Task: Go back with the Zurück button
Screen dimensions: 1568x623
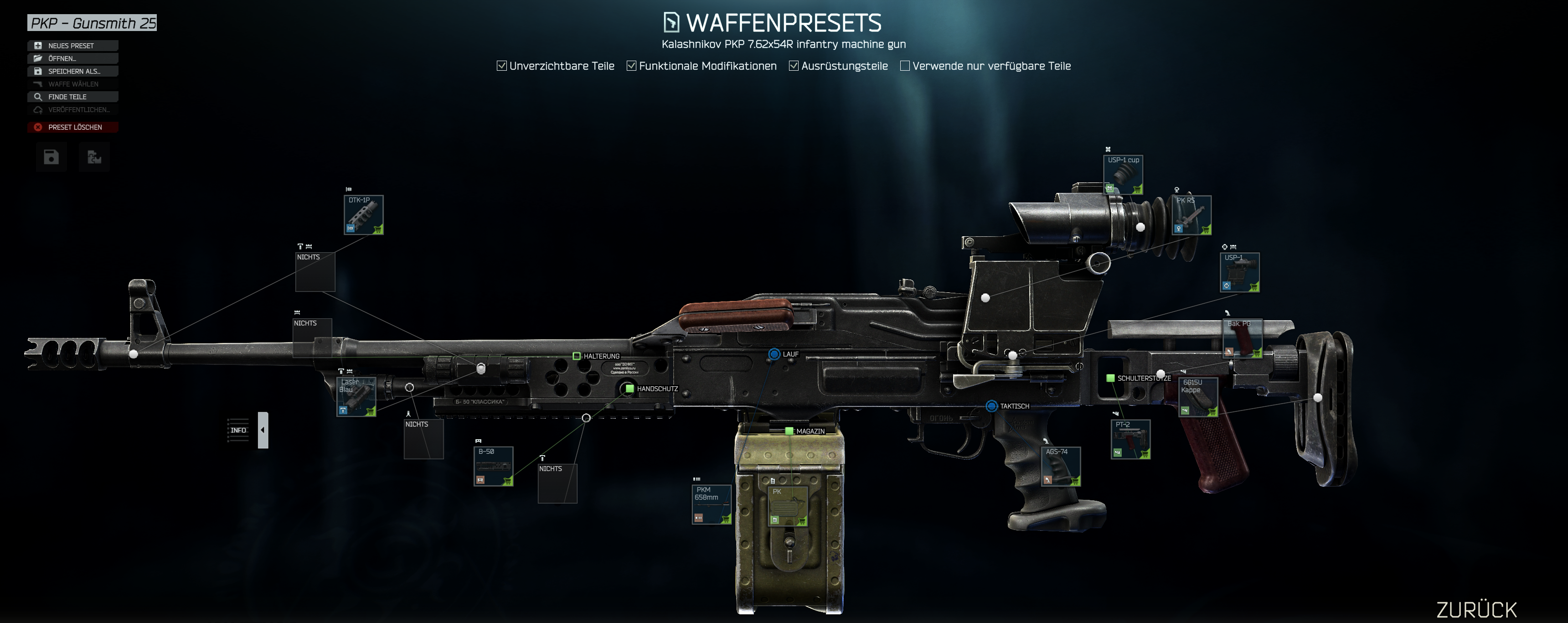Action: pos(1476,610)
